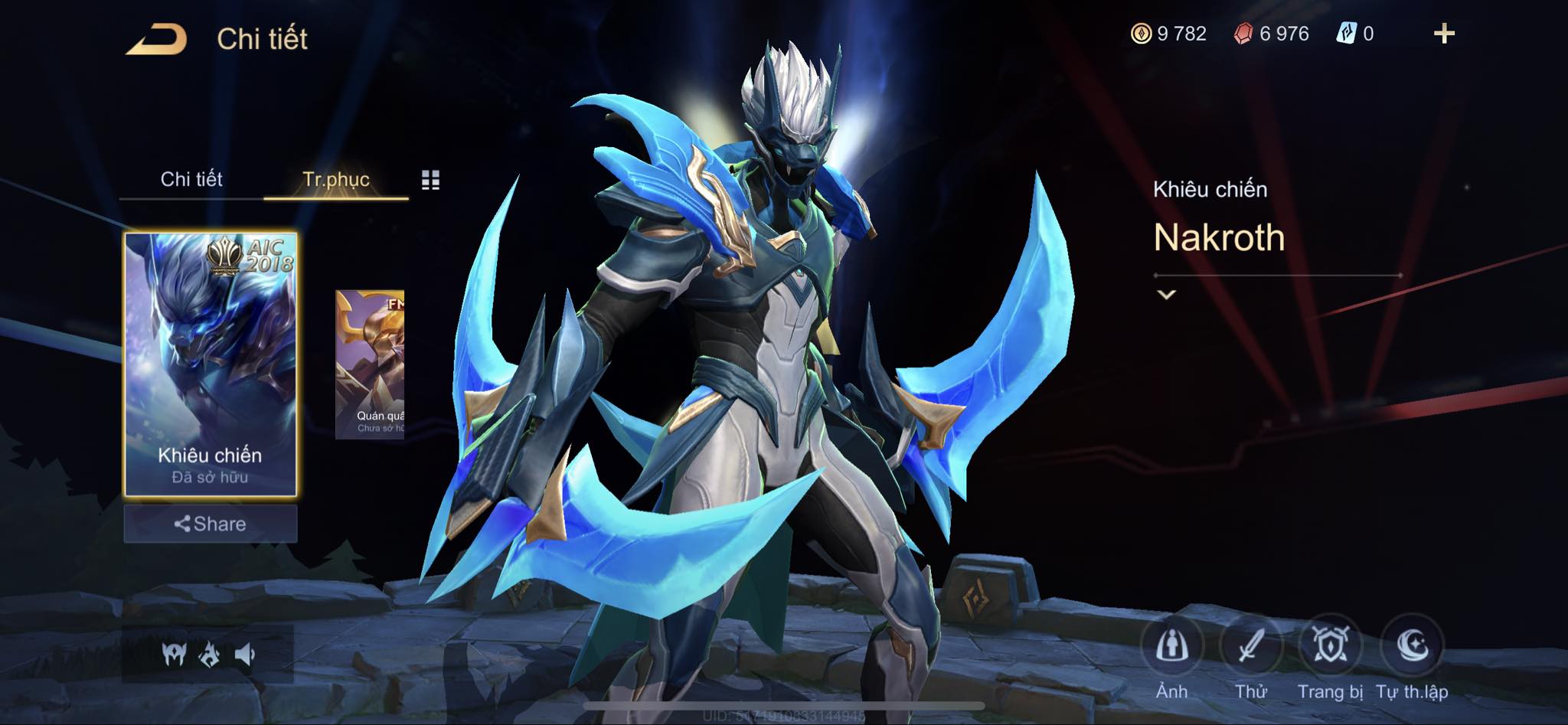Toggle the speaker voice icon
The height and width of the screenshot is (725, 1568).
pos(245,655)
